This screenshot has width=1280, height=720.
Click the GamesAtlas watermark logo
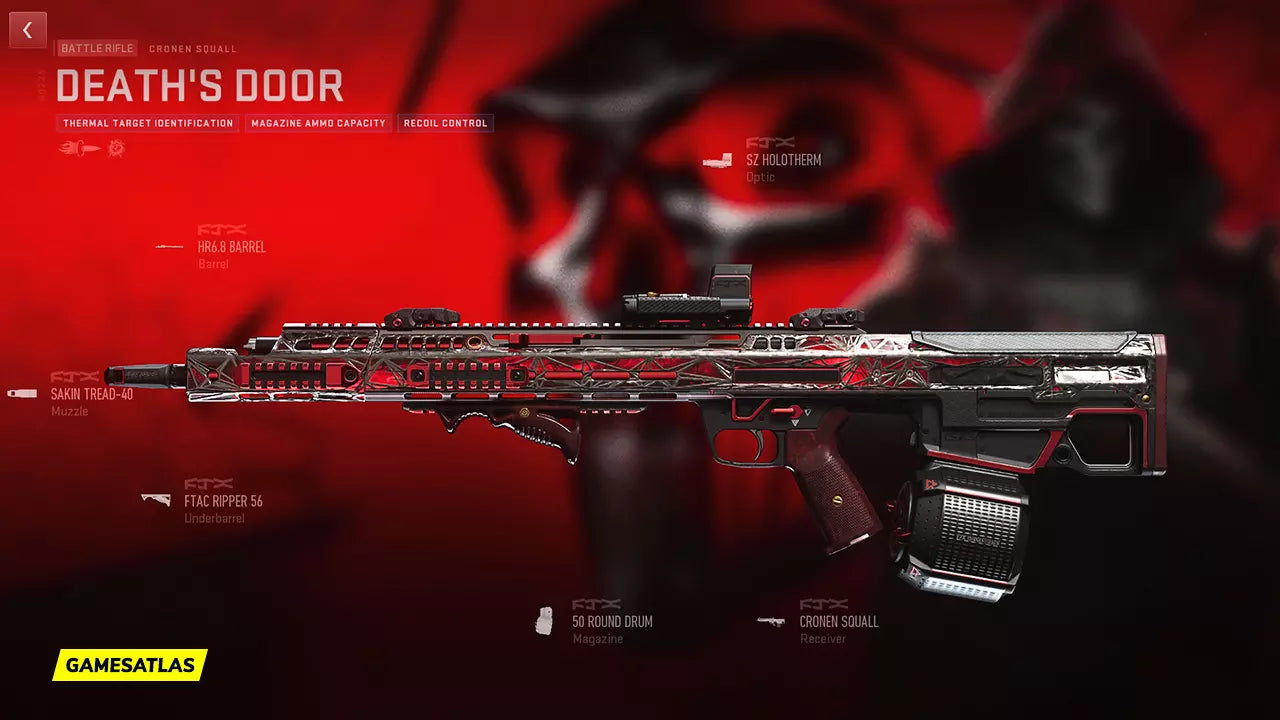(130, 665)
